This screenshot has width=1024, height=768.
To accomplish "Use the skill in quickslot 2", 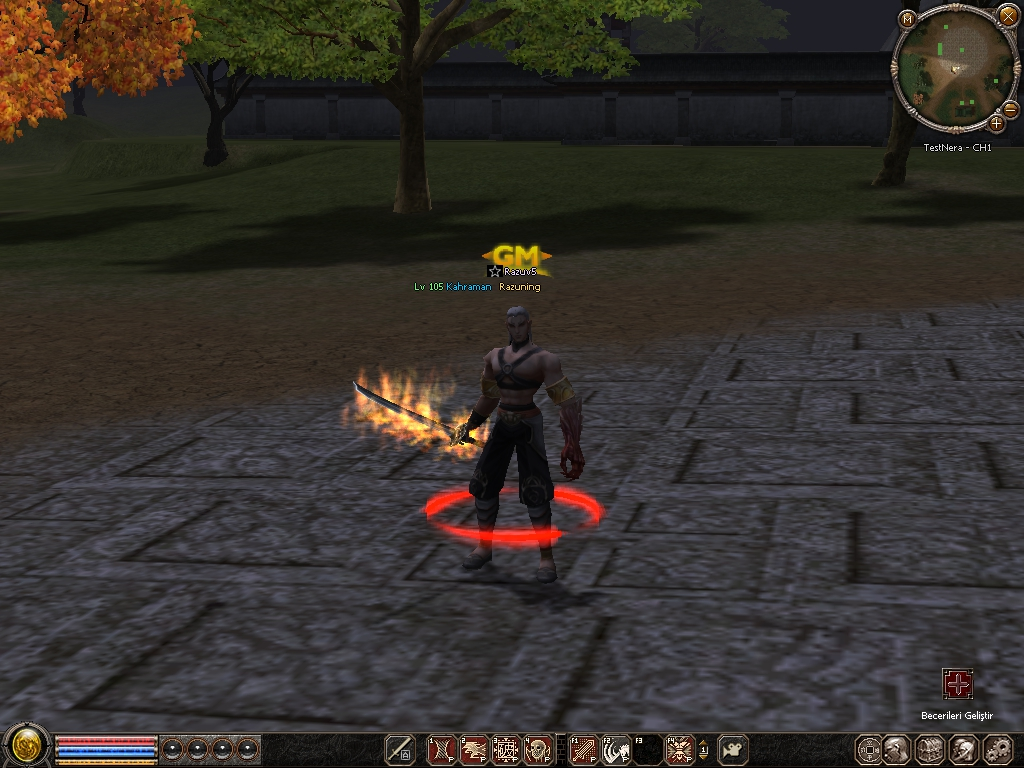I will 474,749.
